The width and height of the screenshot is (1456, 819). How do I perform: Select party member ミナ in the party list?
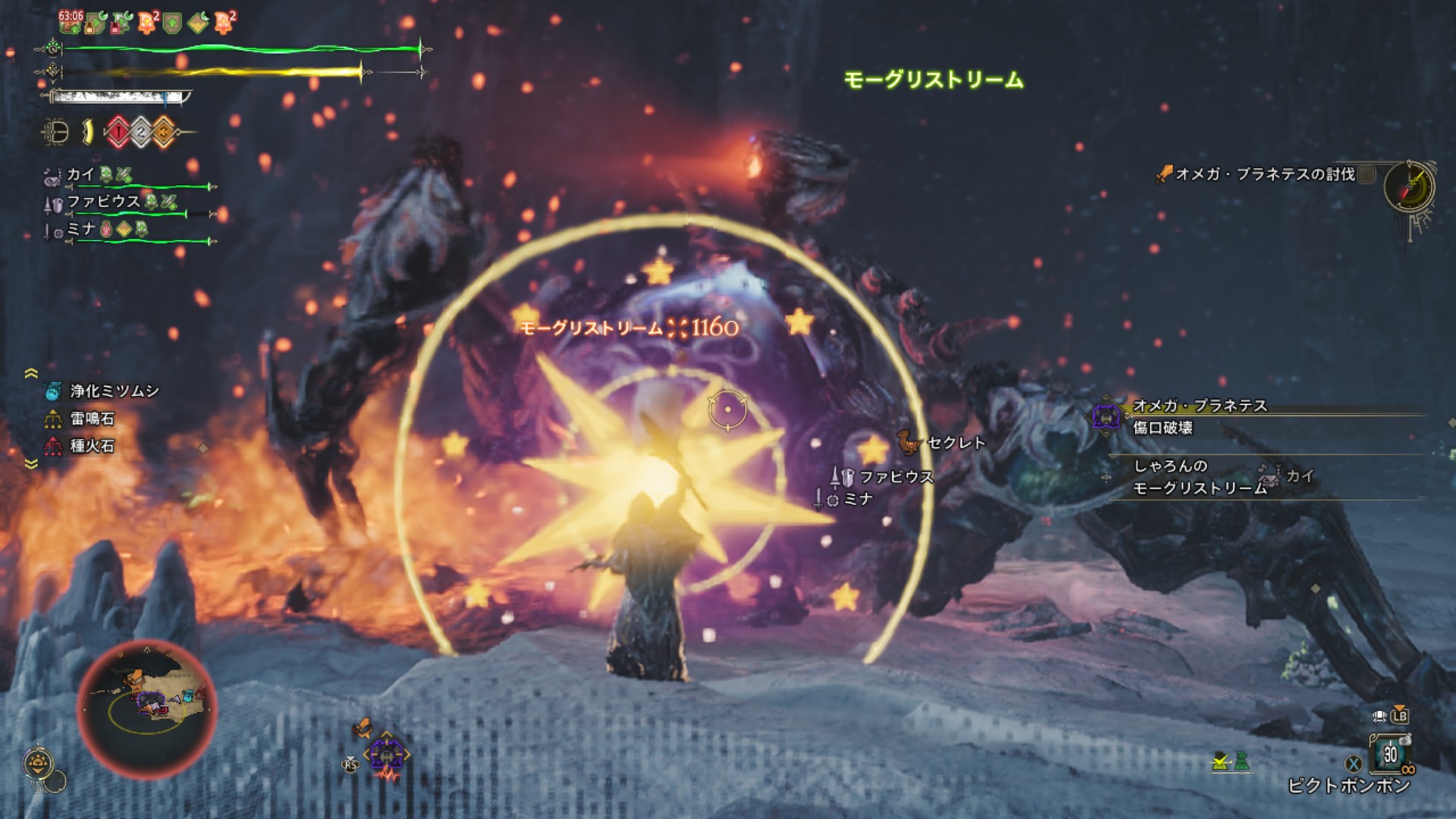tap(81, 229)
